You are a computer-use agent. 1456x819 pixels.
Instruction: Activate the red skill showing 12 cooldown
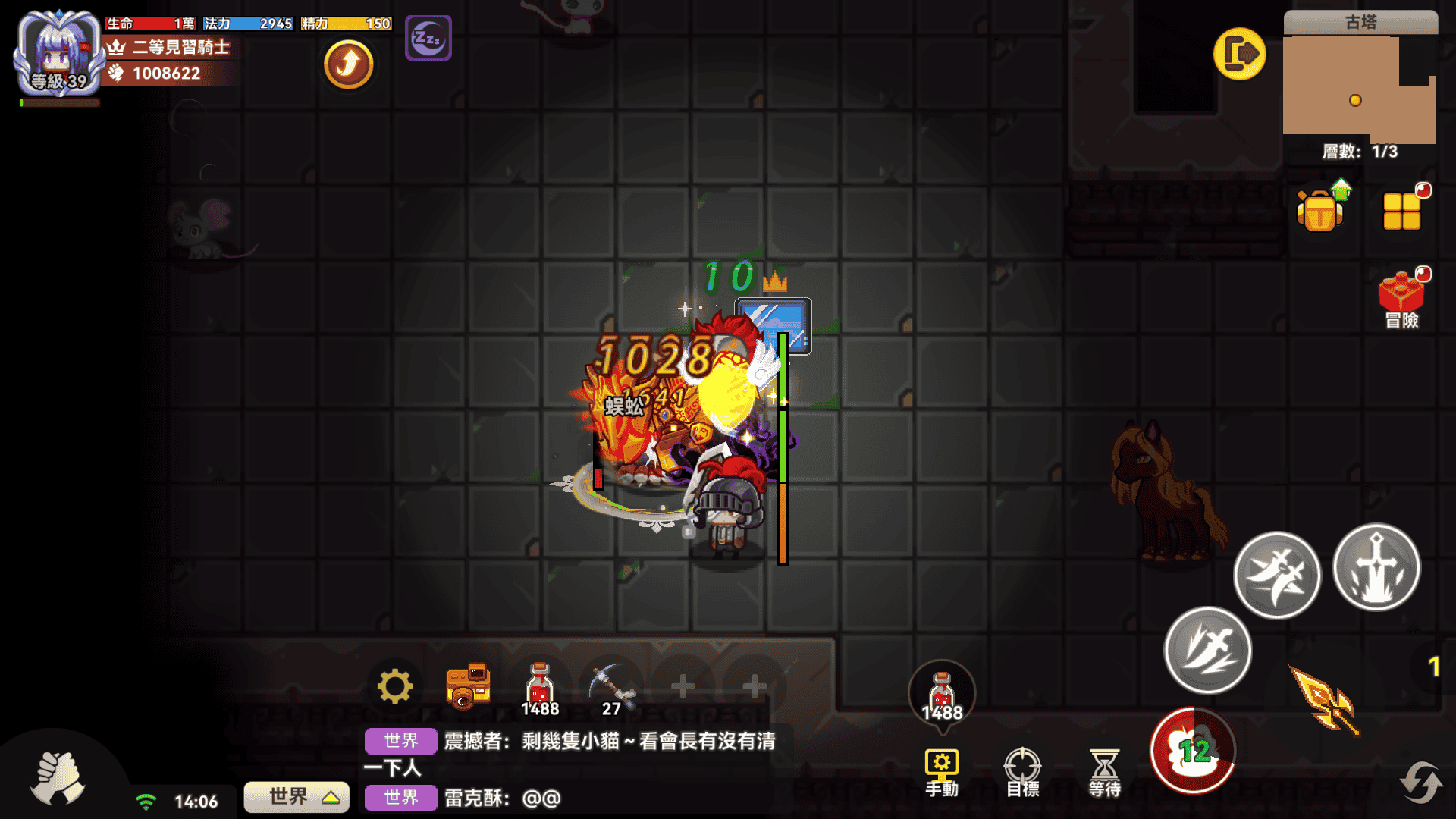click(x=1193, y=751)
